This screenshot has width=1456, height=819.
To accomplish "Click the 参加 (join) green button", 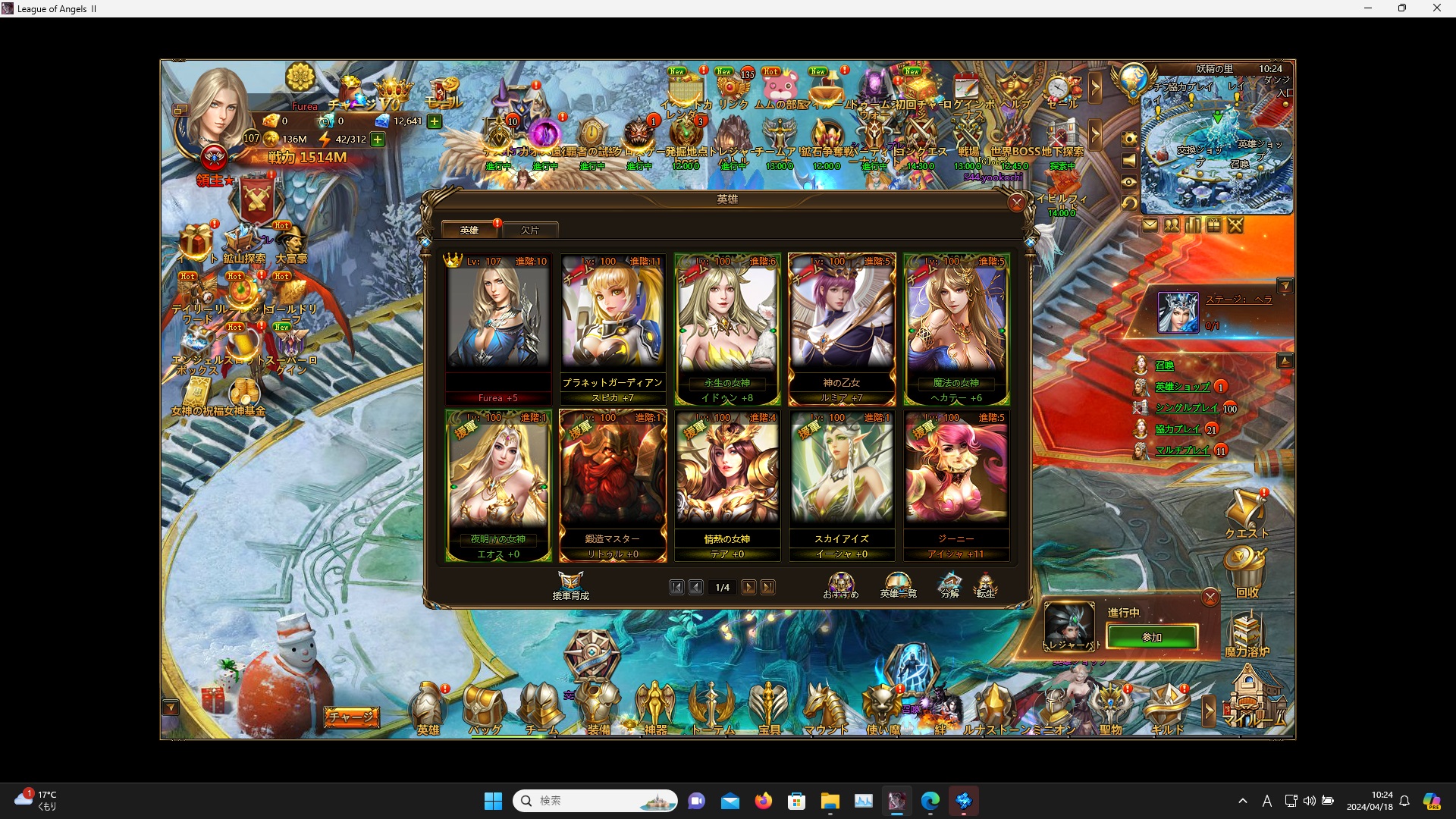I will (1150, 637).
